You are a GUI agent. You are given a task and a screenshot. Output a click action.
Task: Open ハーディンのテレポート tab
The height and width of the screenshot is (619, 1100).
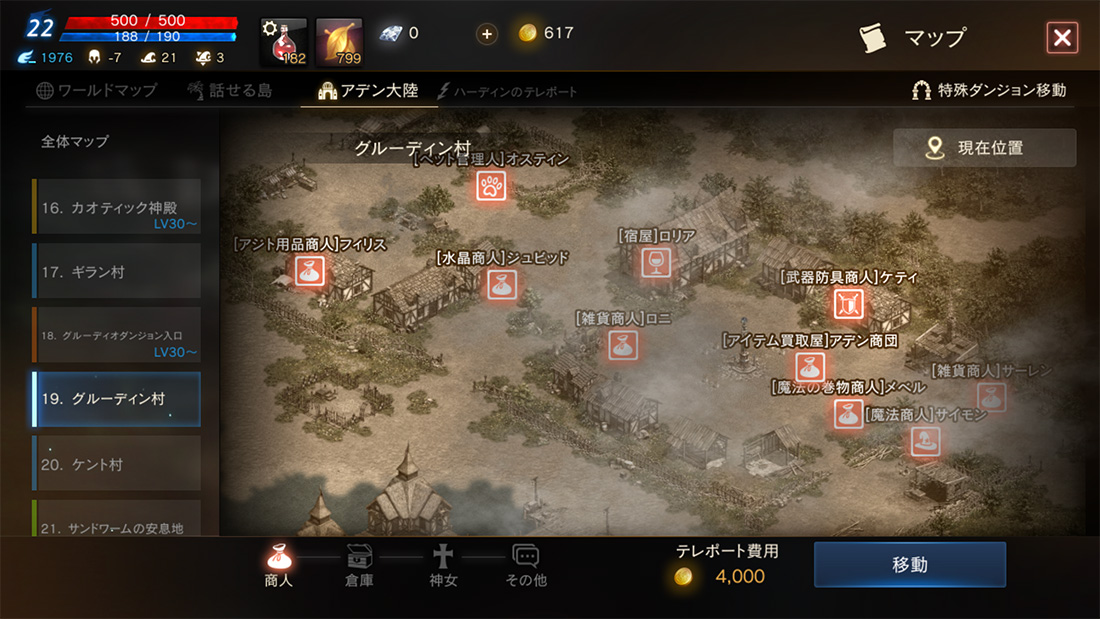point(508,91)
